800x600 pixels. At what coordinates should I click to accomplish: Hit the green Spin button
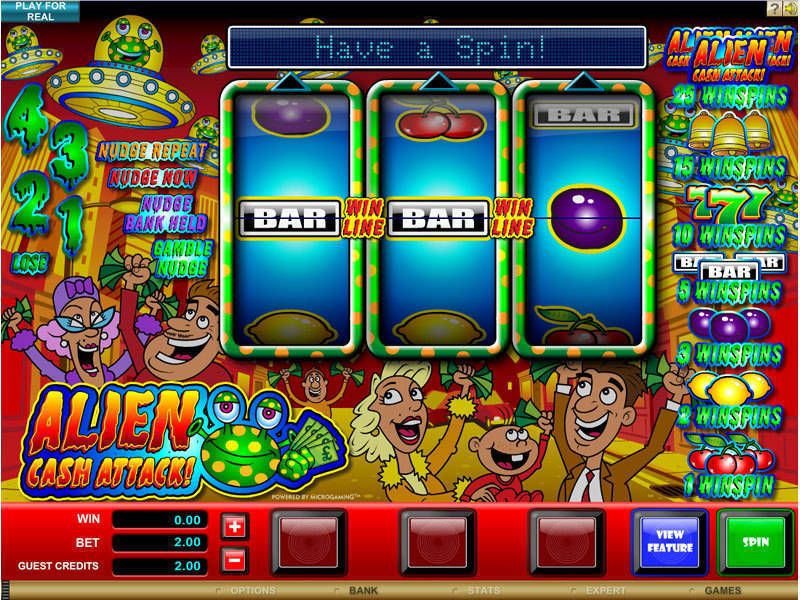pos(756,543)
